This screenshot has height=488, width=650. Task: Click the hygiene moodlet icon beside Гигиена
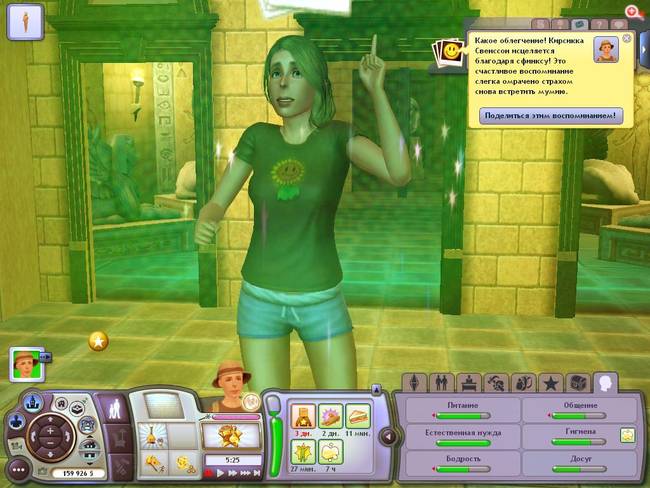coord(628,434)
